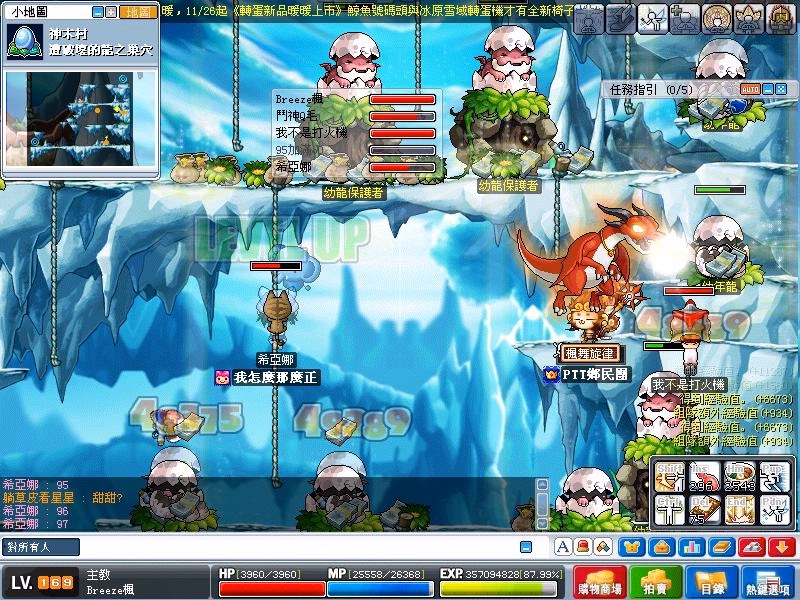
Task: Open the 目錄 menu
Action: [712, 582]
